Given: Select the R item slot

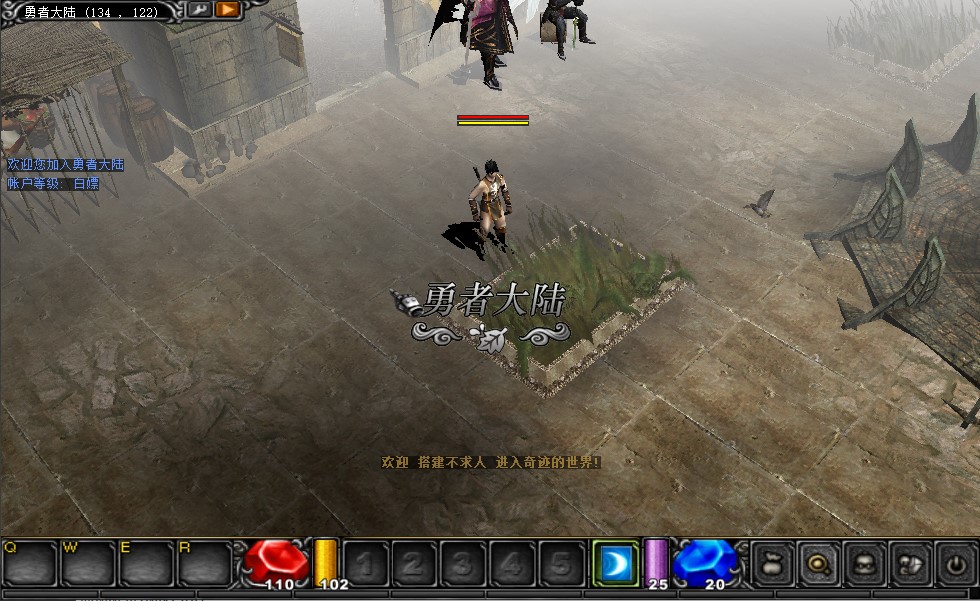Looking at the screenshot, I should [x=205, y=564].
